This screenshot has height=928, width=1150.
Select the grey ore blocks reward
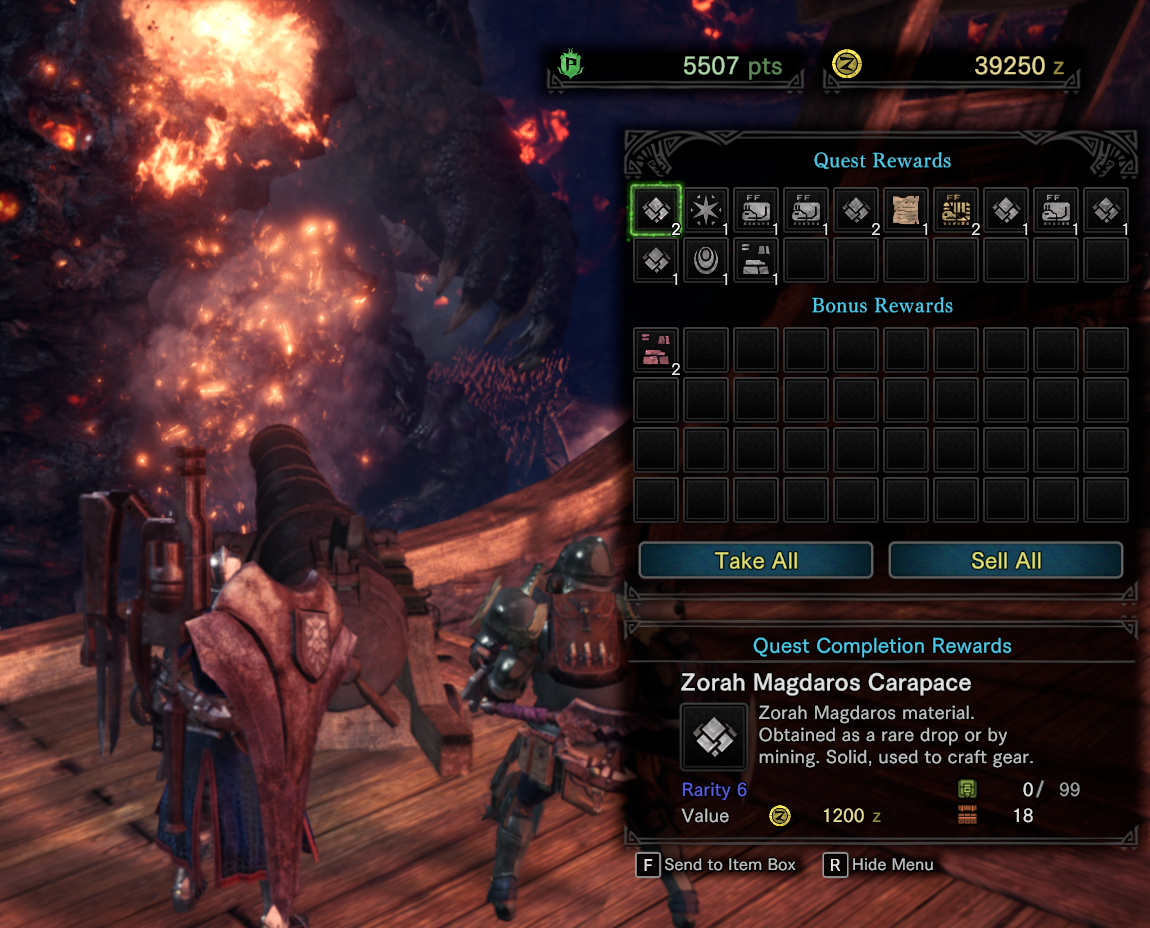pos(756,260)
